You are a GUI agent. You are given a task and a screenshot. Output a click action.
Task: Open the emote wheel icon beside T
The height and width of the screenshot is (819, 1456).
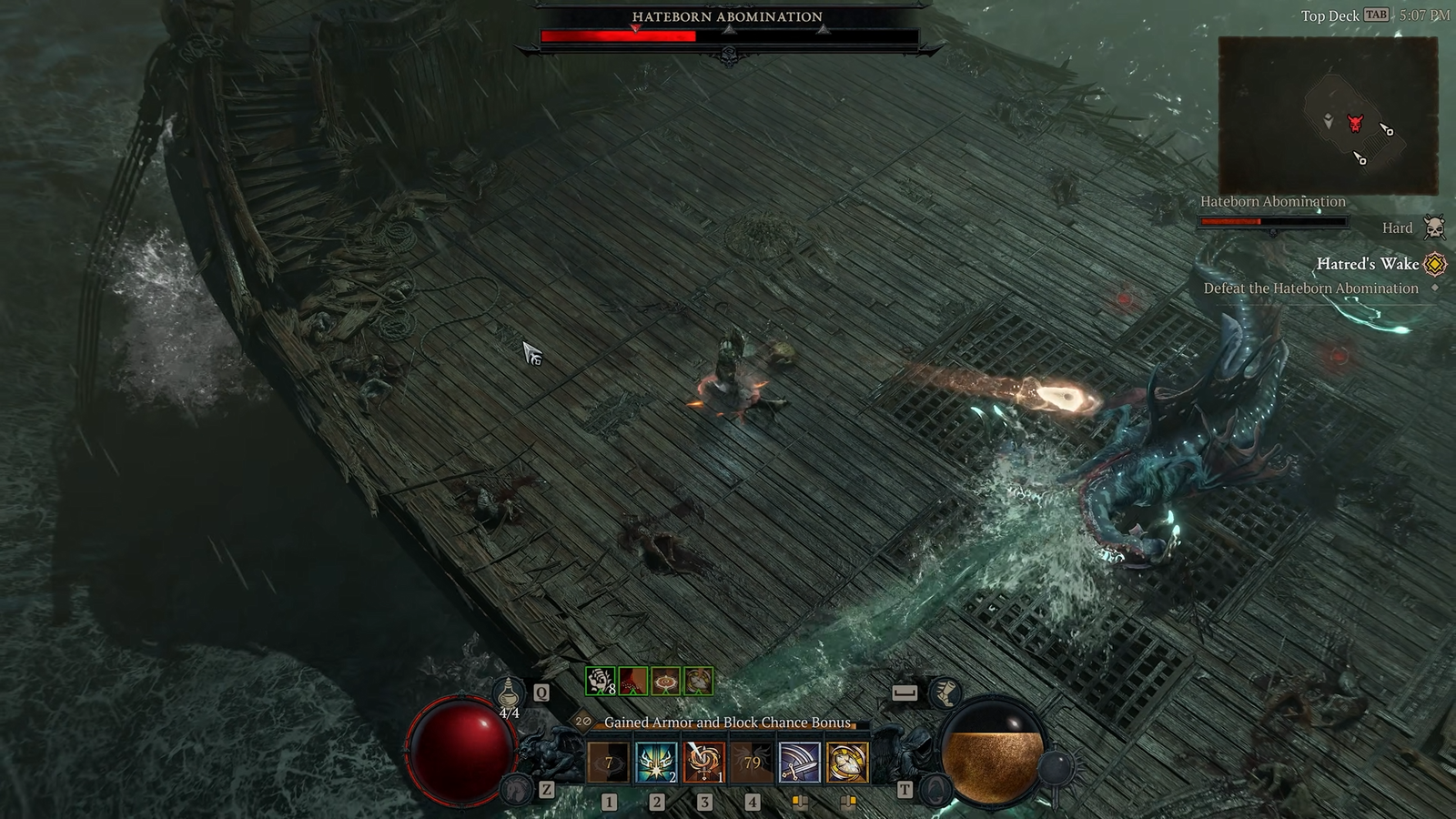click(935, 790)
